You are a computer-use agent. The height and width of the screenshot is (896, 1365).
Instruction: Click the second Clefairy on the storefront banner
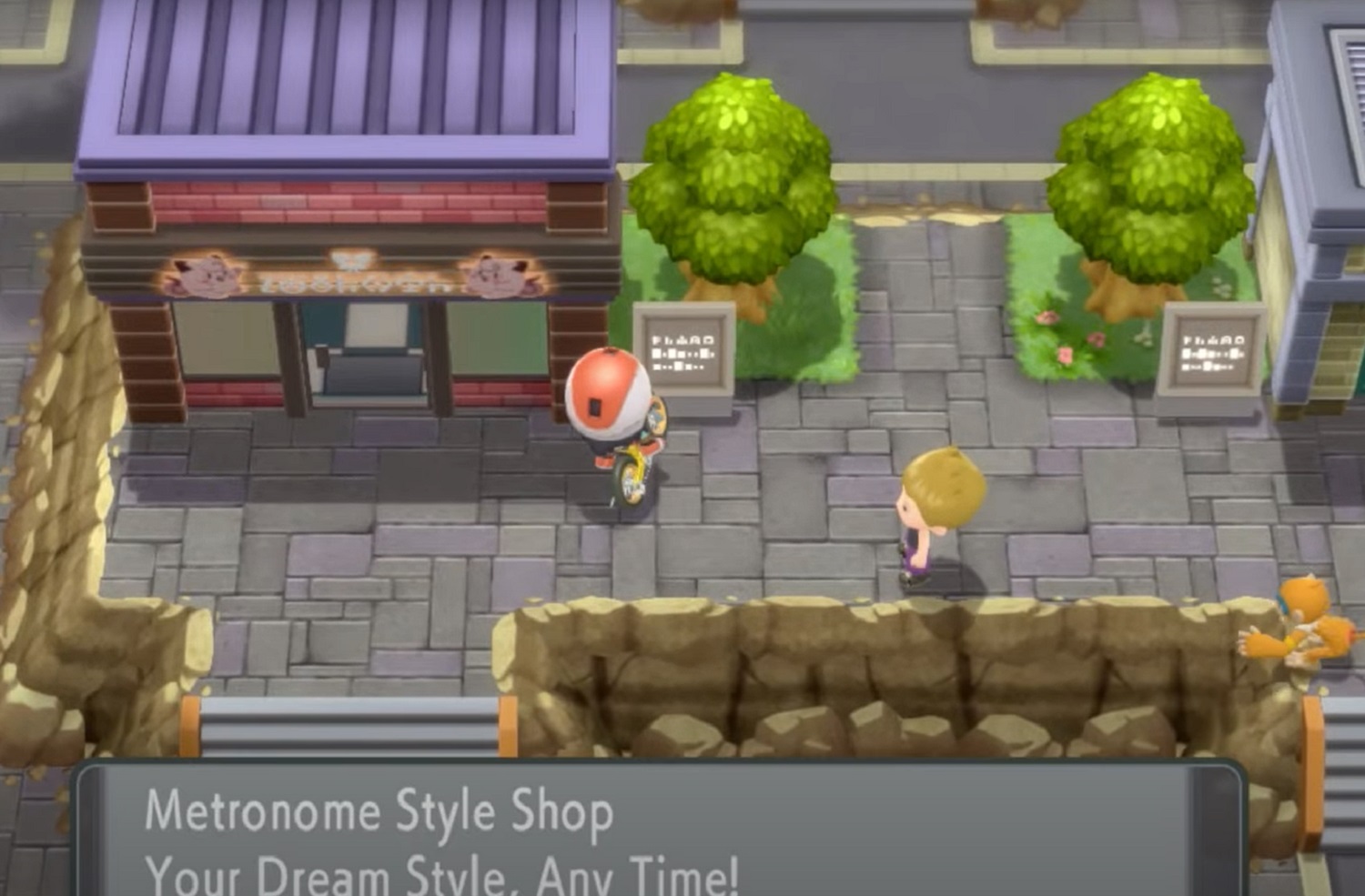496,273
